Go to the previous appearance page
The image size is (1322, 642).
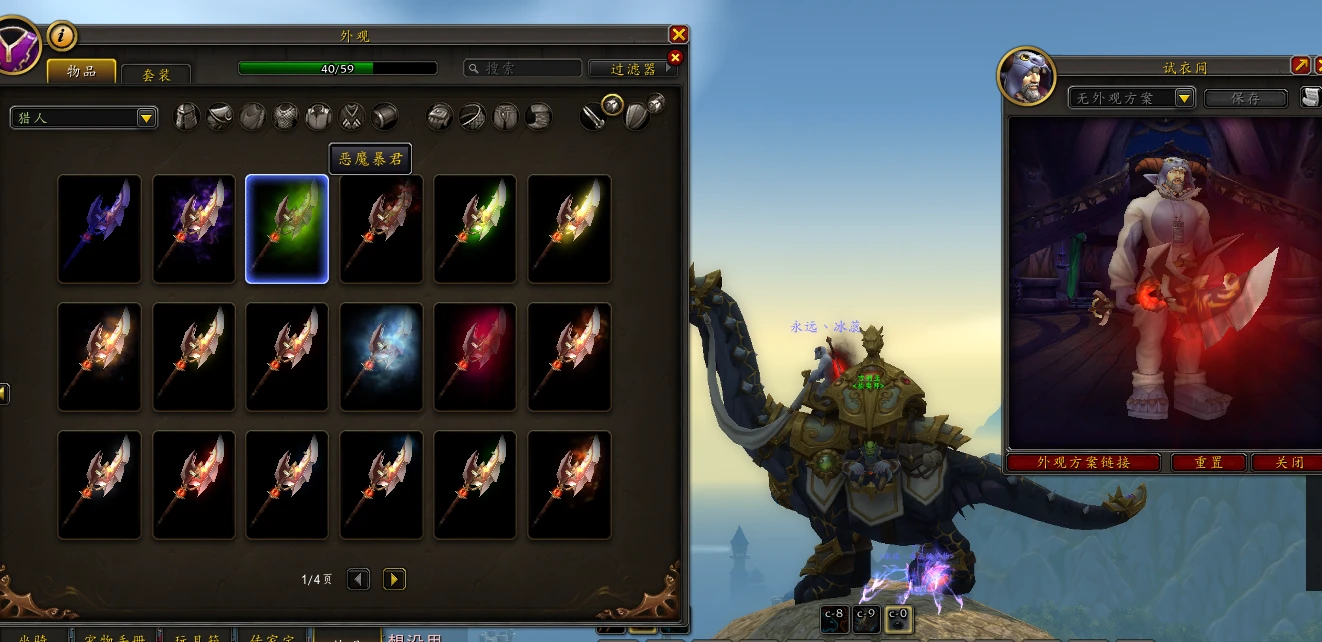[x=358, y=579]
